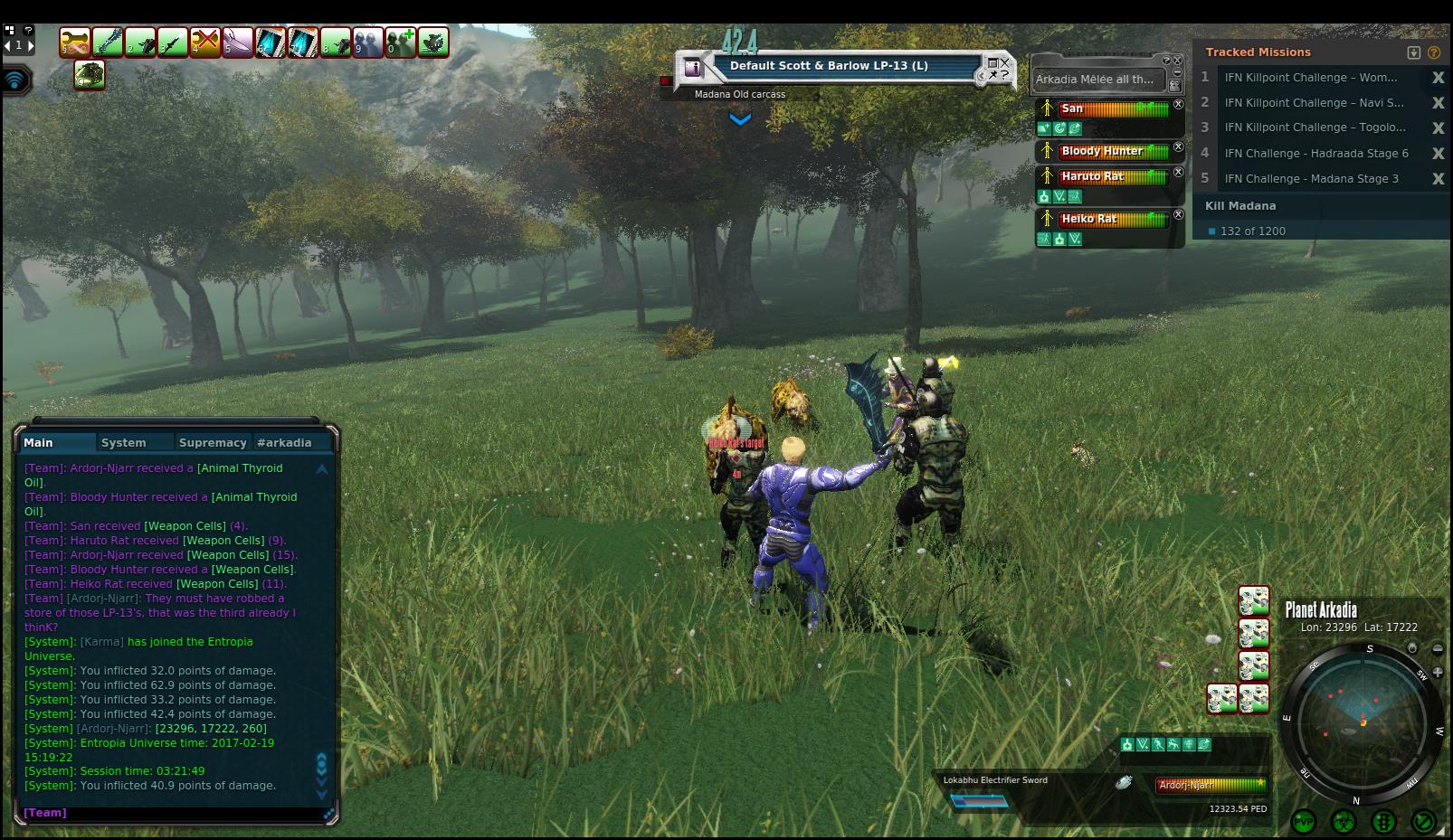This screenshot has width=1453, height=840.
Task: Zoom out the radar with minus button
Action: 1438,648
